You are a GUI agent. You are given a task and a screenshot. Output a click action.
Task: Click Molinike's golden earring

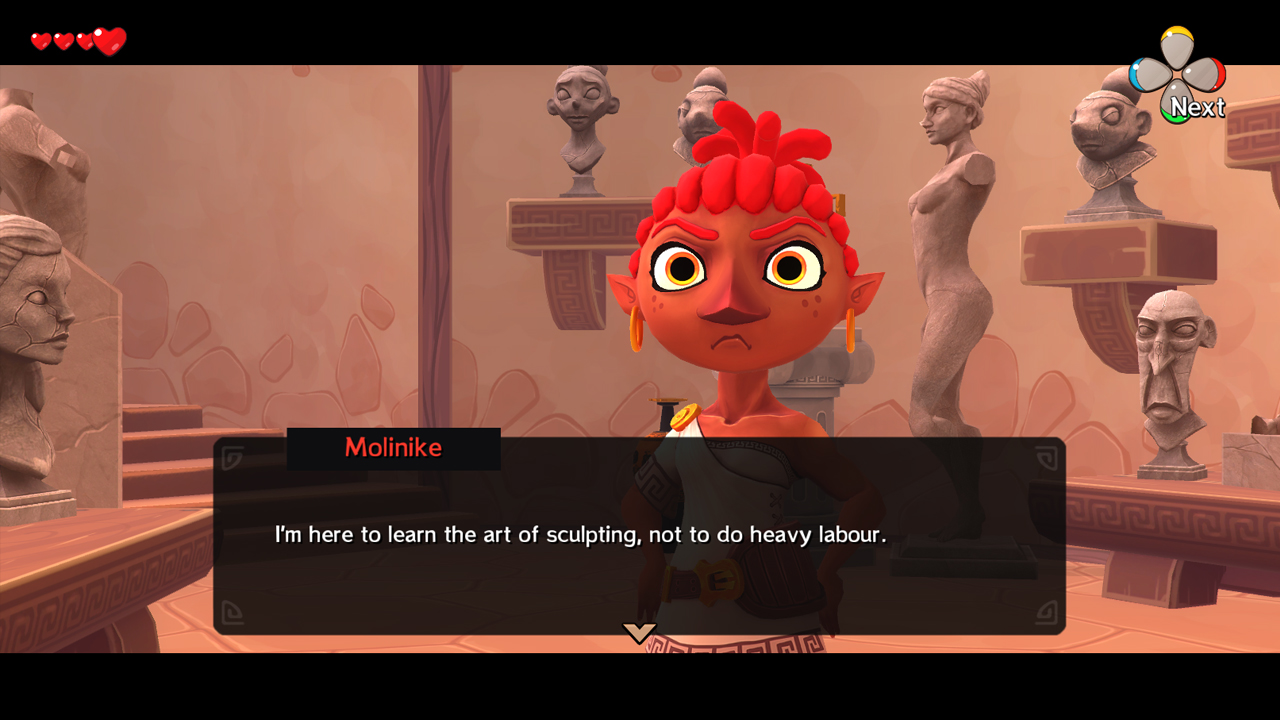click(639, 327)
